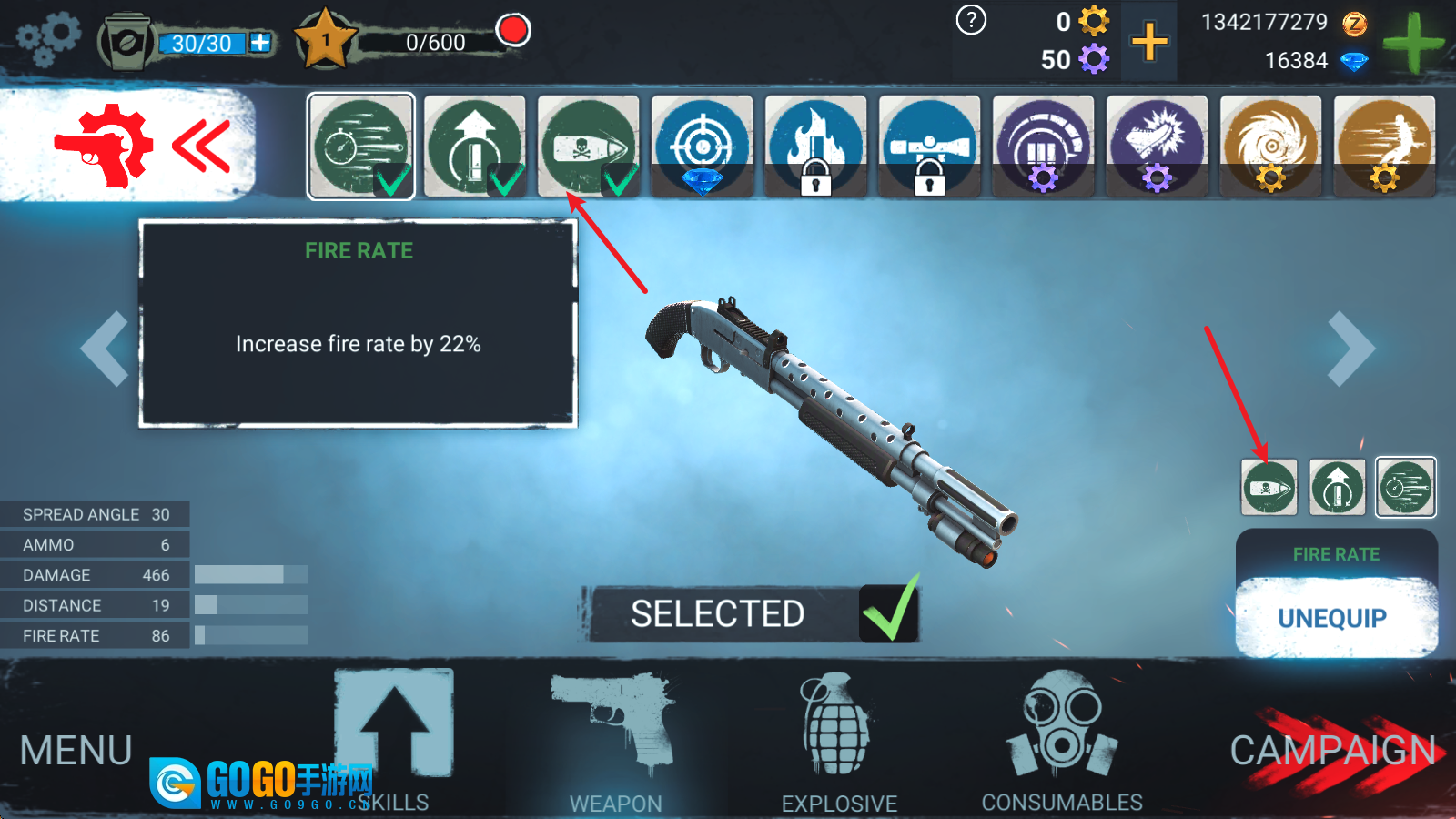Return to the Menu
Screen dimensions: 1456x819
click(76, 752)
